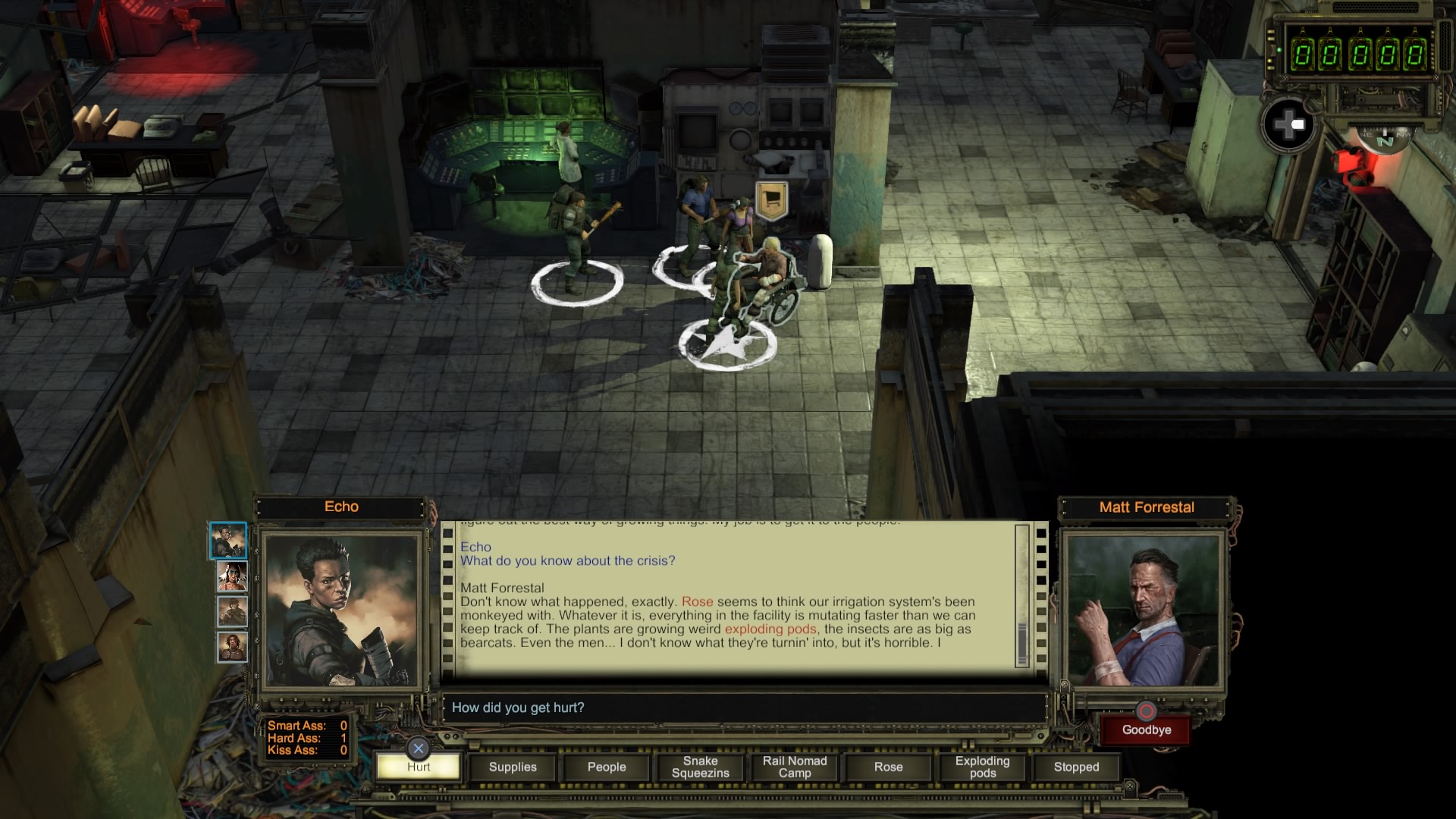Ask about how he got Hurt

click(x=419, y=767)
